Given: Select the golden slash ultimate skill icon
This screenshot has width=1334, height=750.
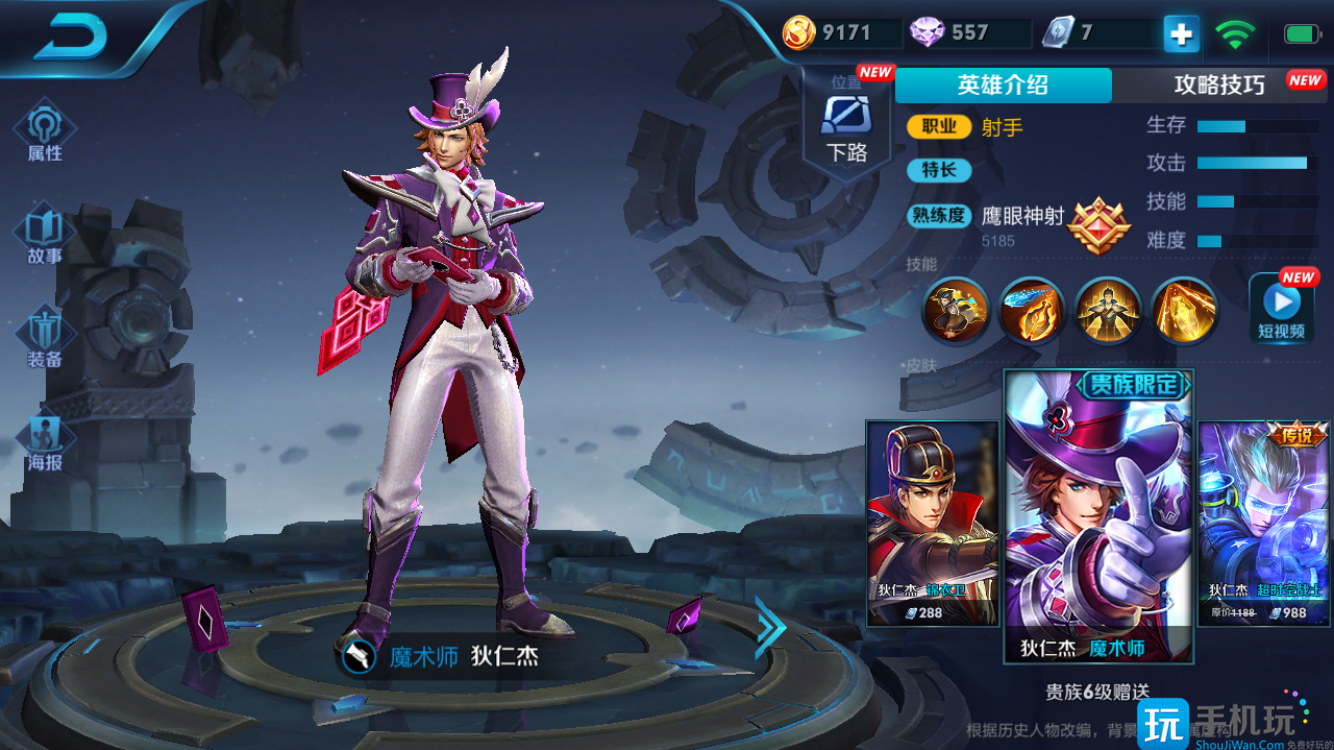Looking at the screenshot, I should 1185,310.
